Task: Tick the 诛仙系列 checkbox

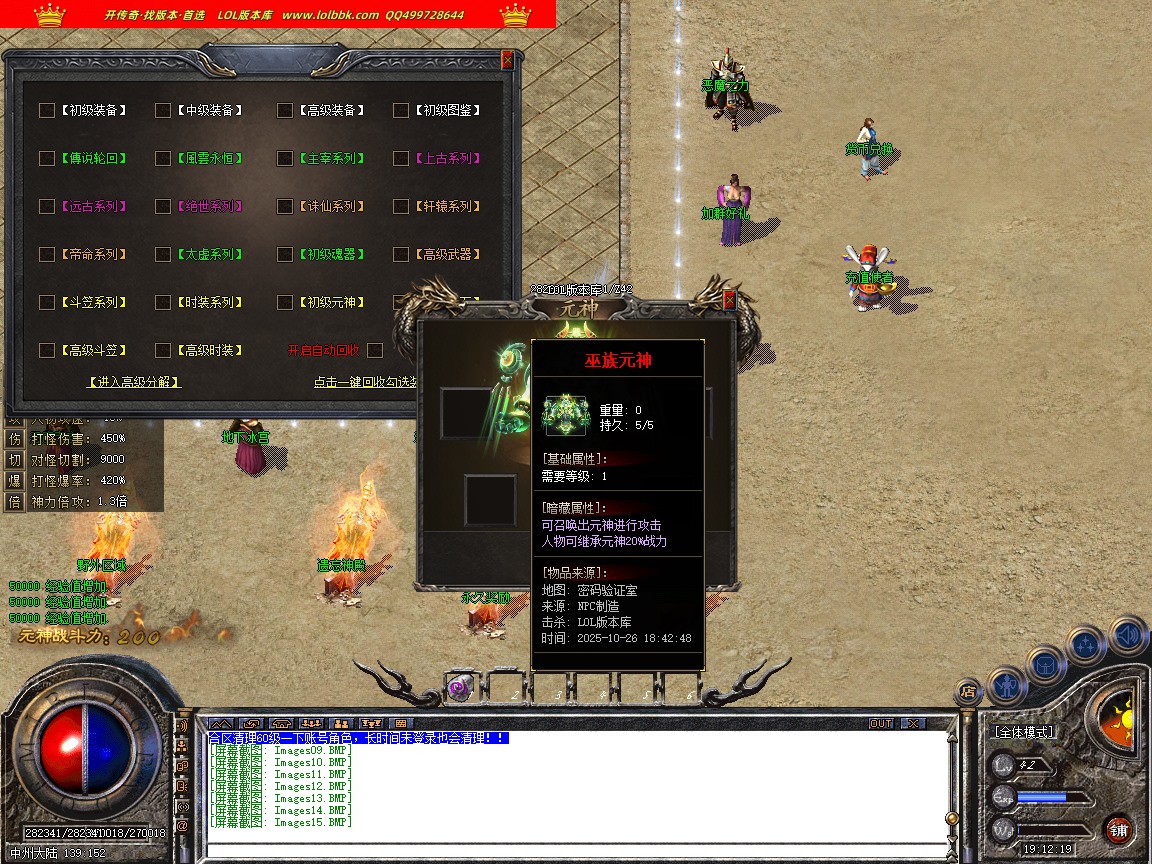Action: (x=285, y=206)
